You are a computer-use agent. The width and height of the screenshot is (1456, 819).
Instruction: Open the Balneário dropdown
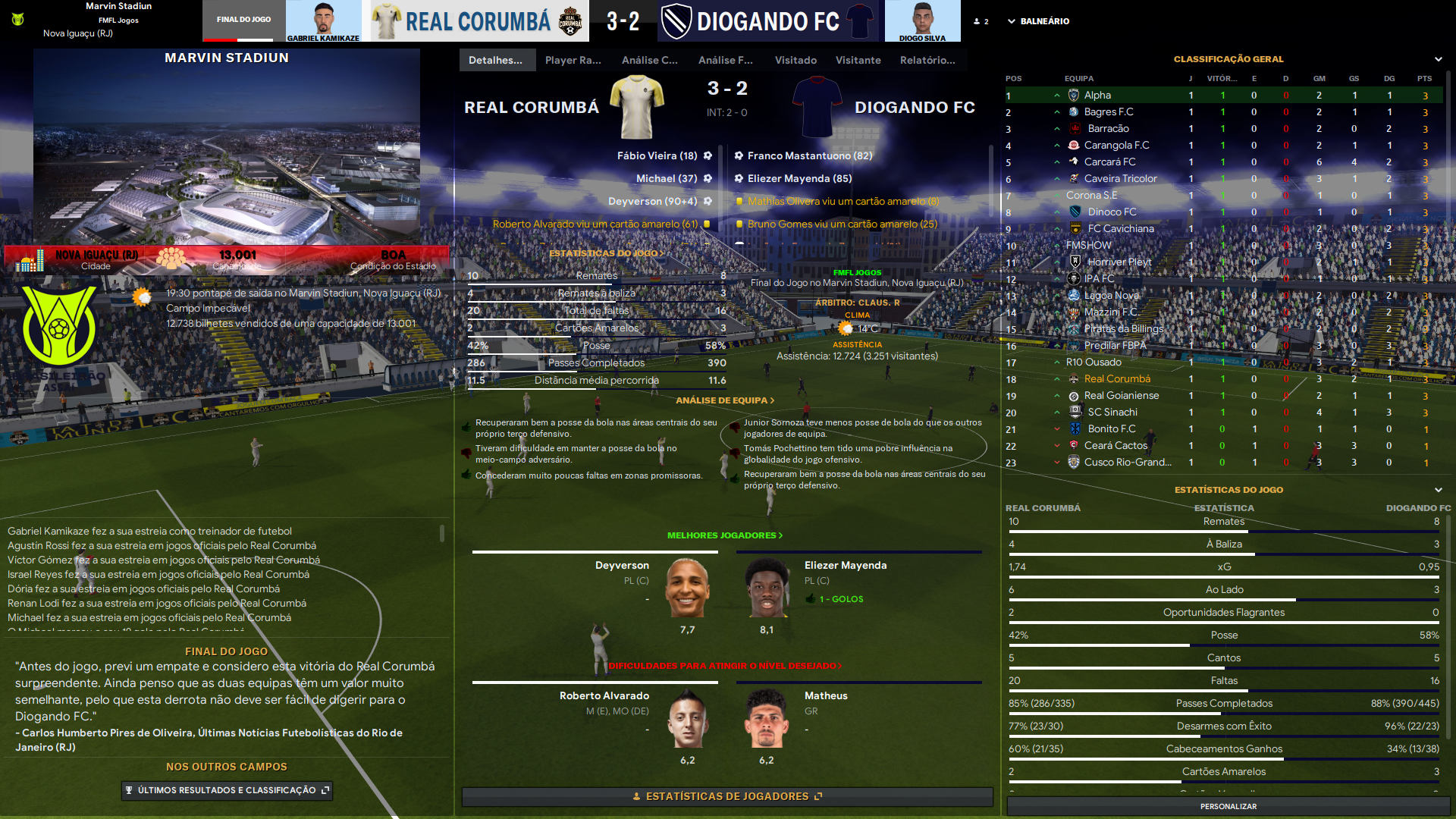pyautogui.click(x=1038, y=21)
